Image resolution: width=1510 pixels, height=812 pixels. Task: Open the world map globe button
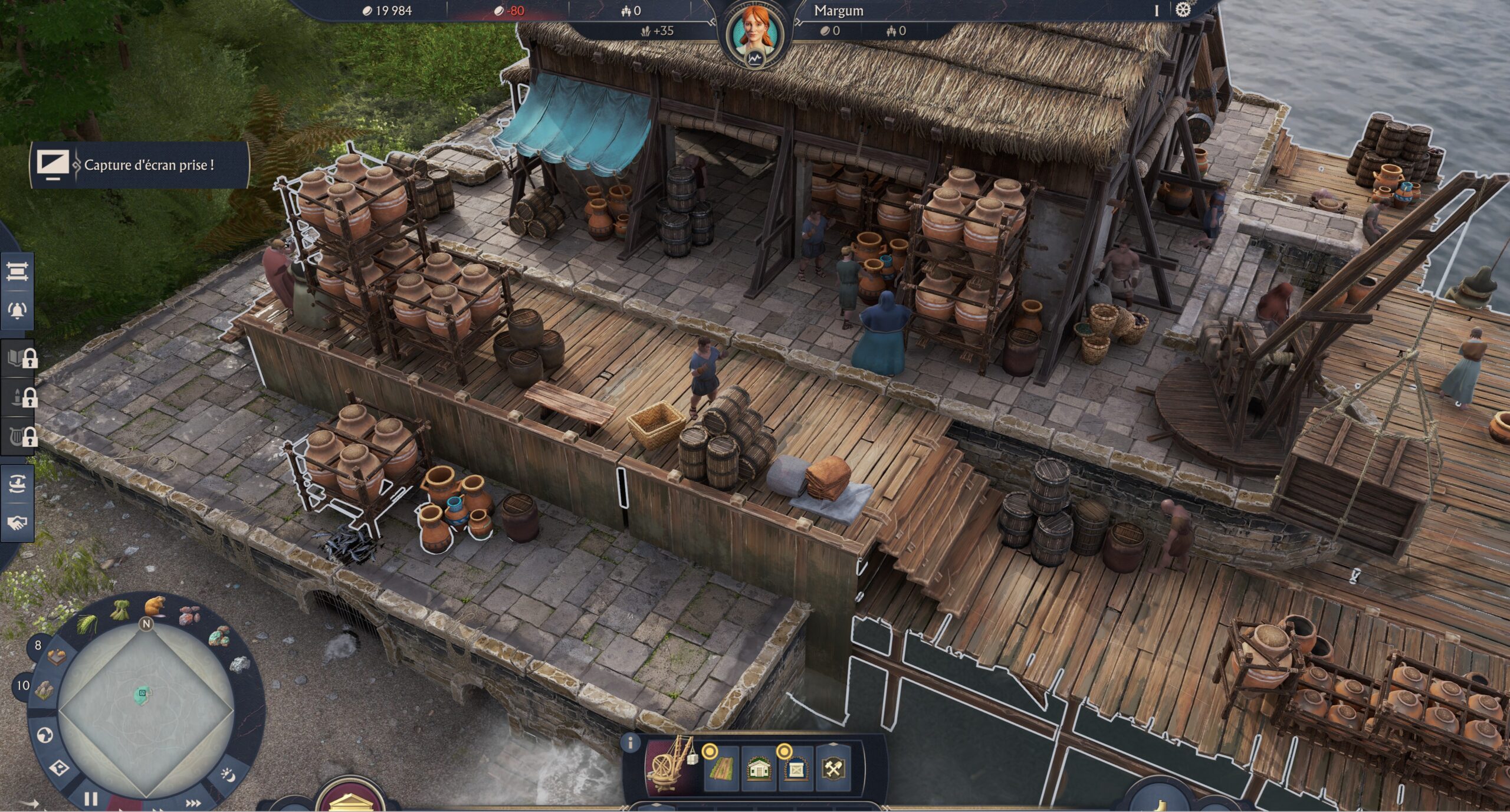click(x=45, y=735)
